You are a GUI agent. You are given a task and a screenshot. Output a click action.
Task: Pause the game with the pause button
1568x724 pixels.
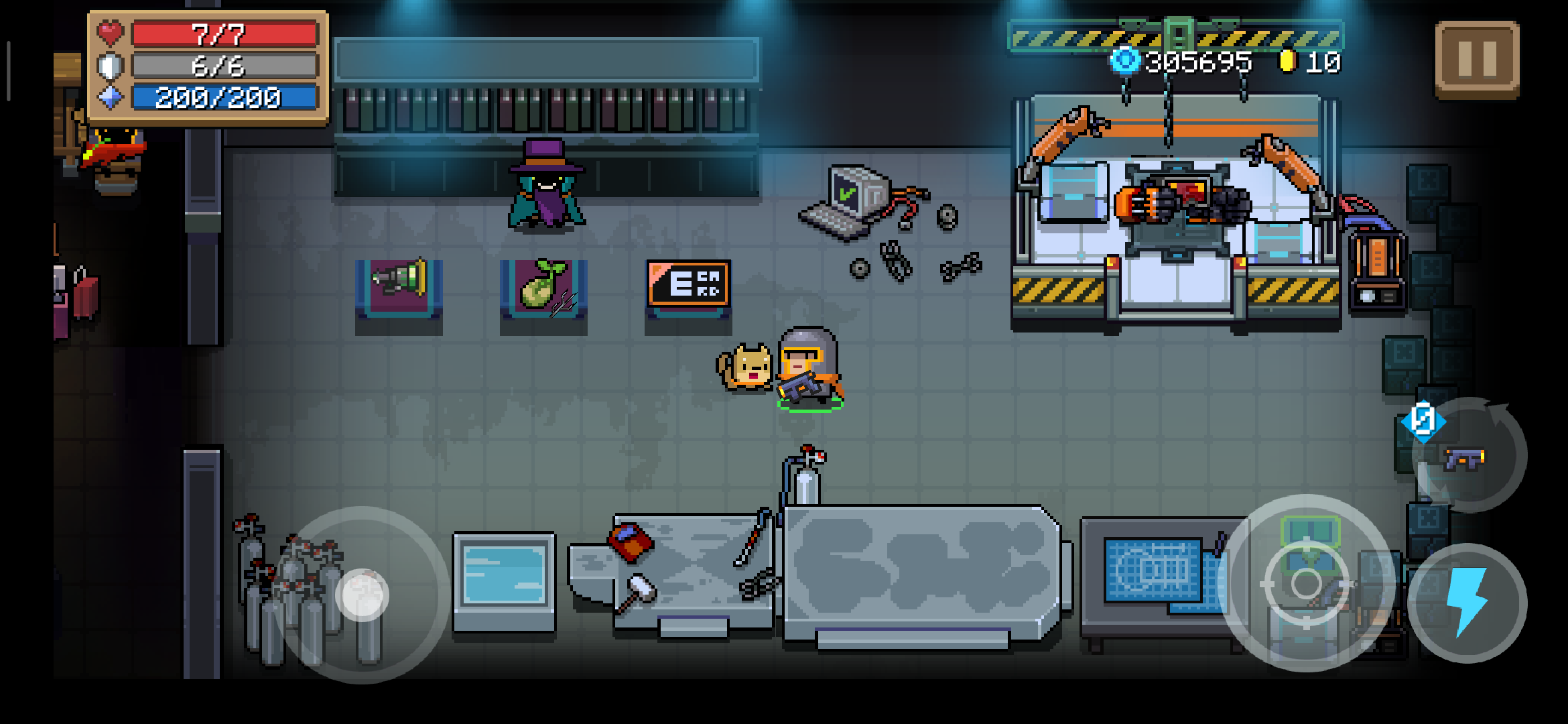tap(1477, 60)
